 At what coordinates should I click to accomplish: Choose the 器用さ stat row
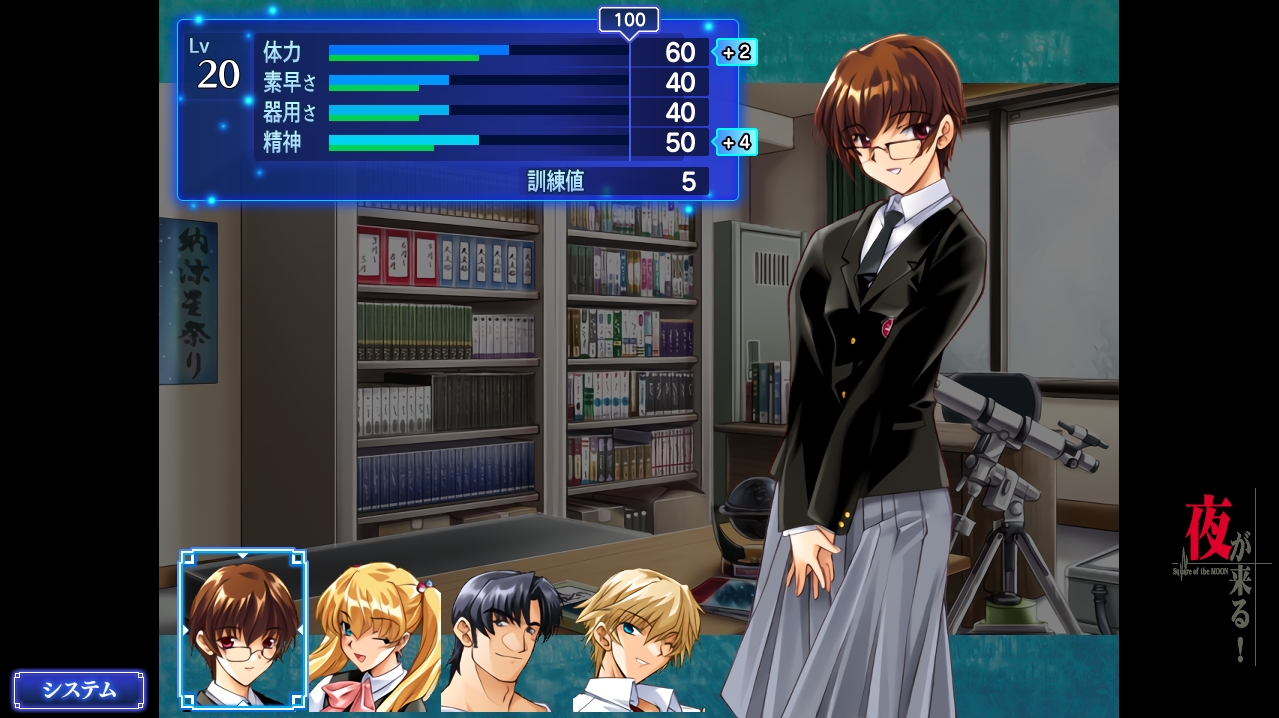point(482,112)
